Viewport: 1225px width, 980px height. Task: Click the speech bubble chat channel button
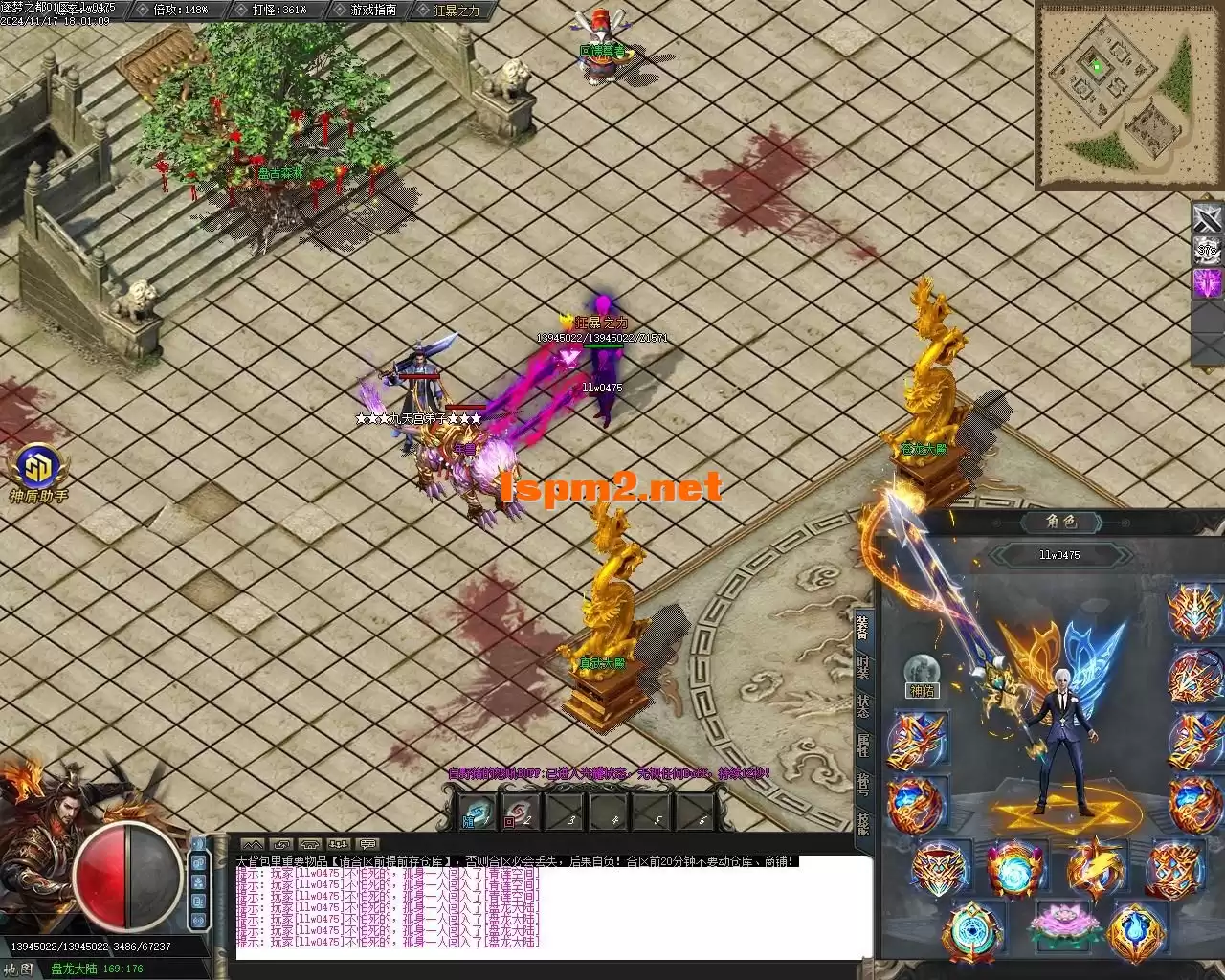click(x=367, y=844)
